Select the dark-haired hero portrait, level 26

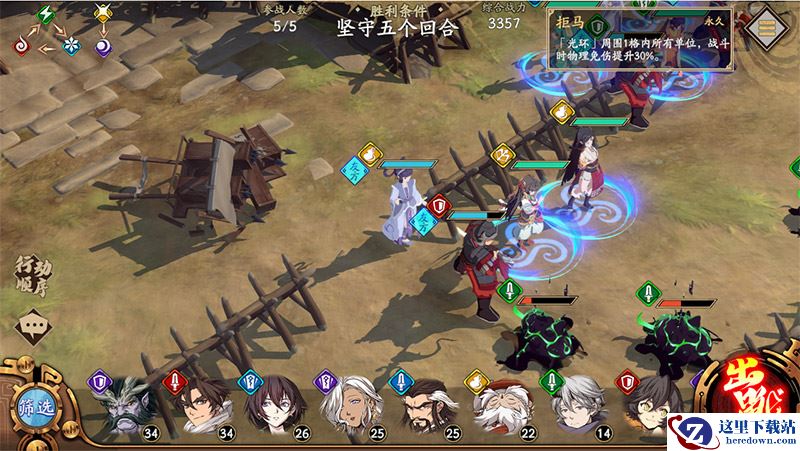click(268, 408)
